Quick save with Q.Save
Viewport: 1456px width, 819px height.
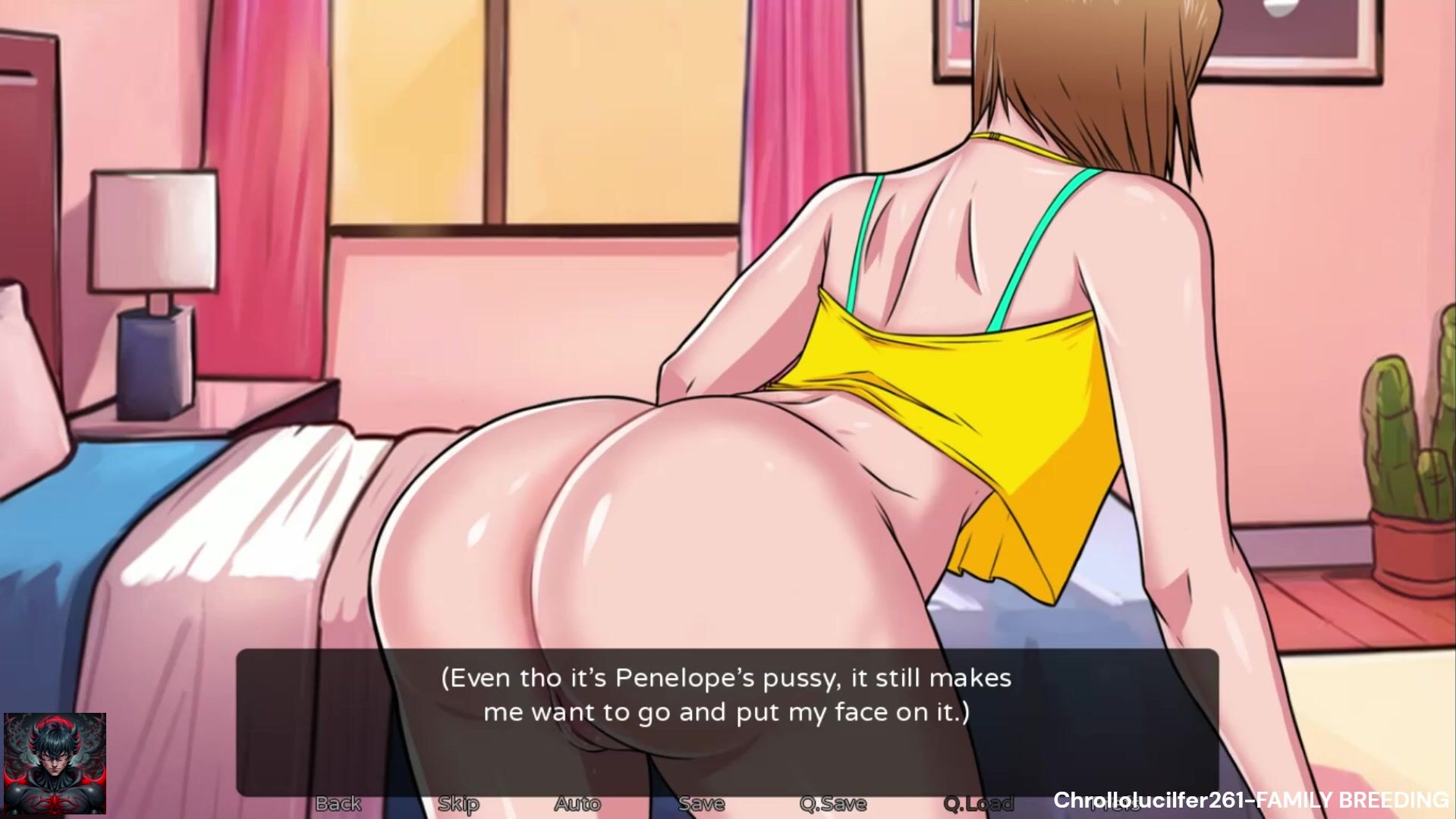(x=833, y=803)
